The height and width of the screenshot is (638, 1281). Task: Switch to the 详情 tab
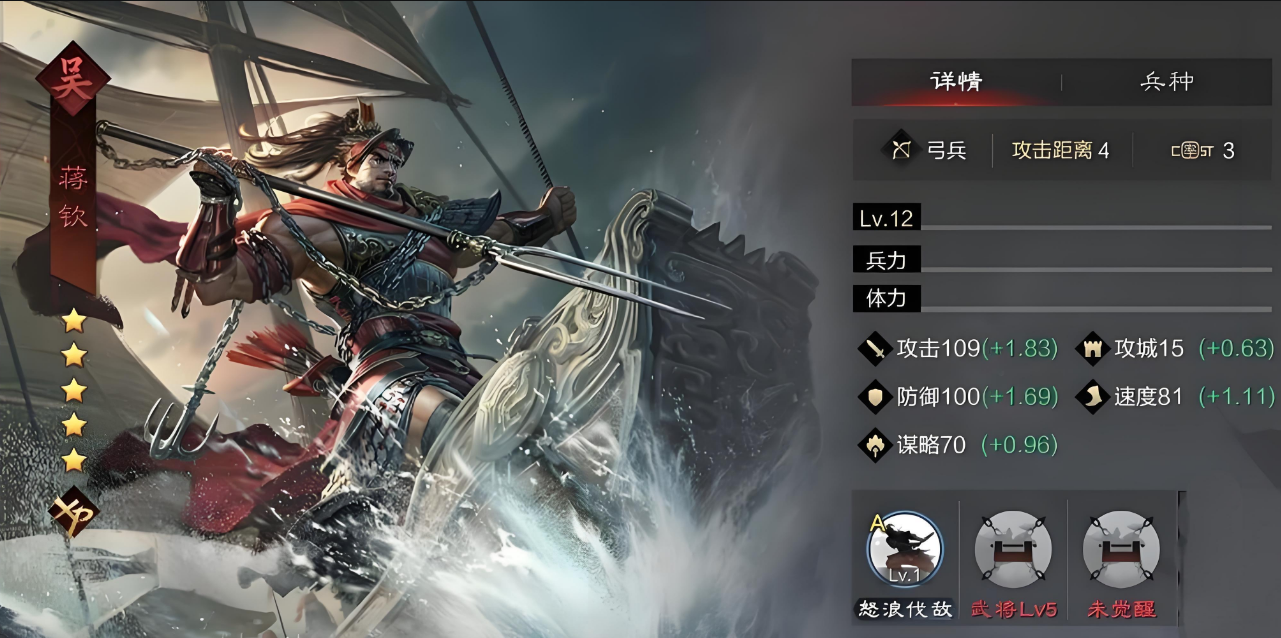tap(955, 82)
